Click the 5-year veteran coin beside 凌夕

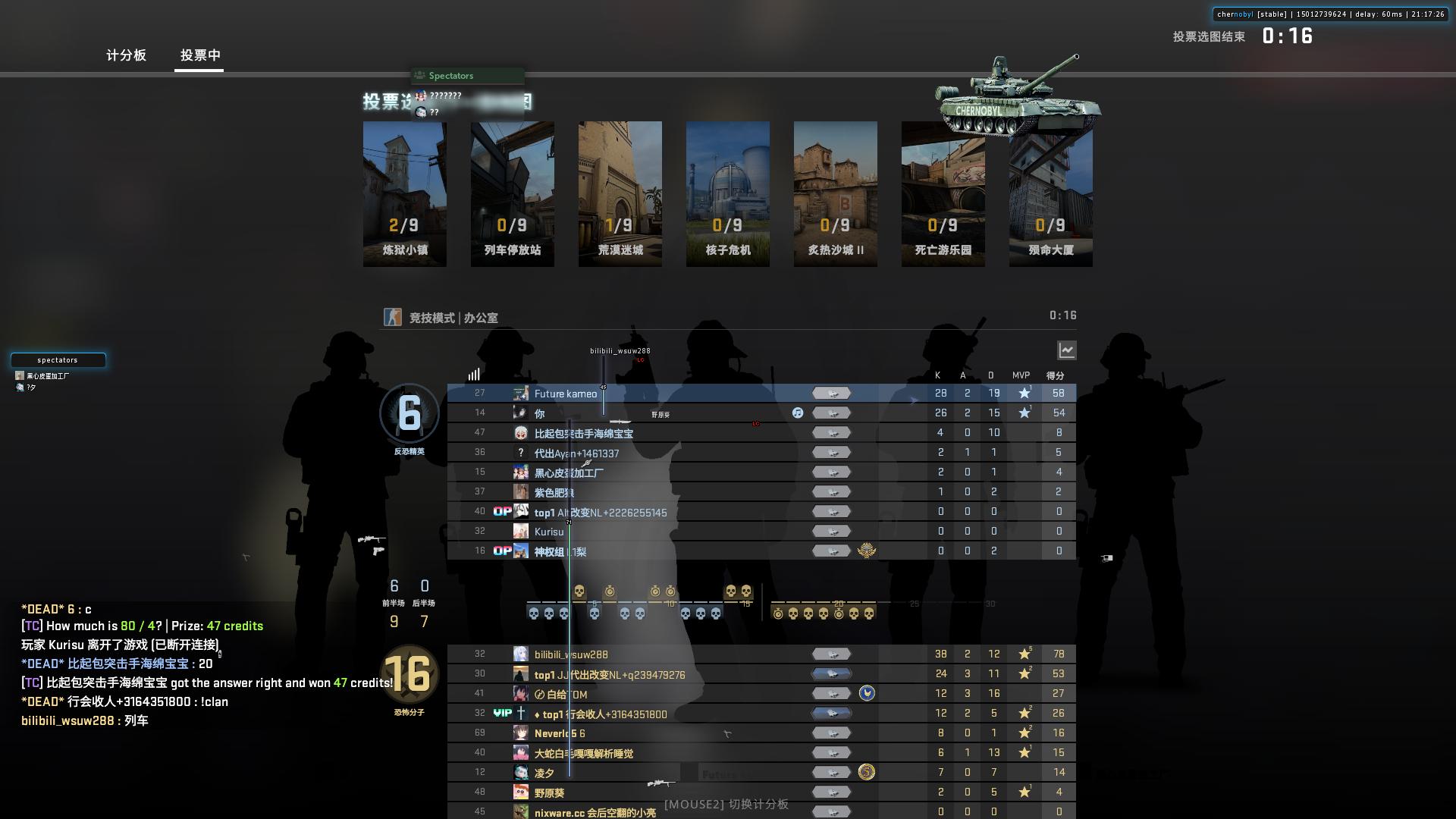click(x=865, y=771)
